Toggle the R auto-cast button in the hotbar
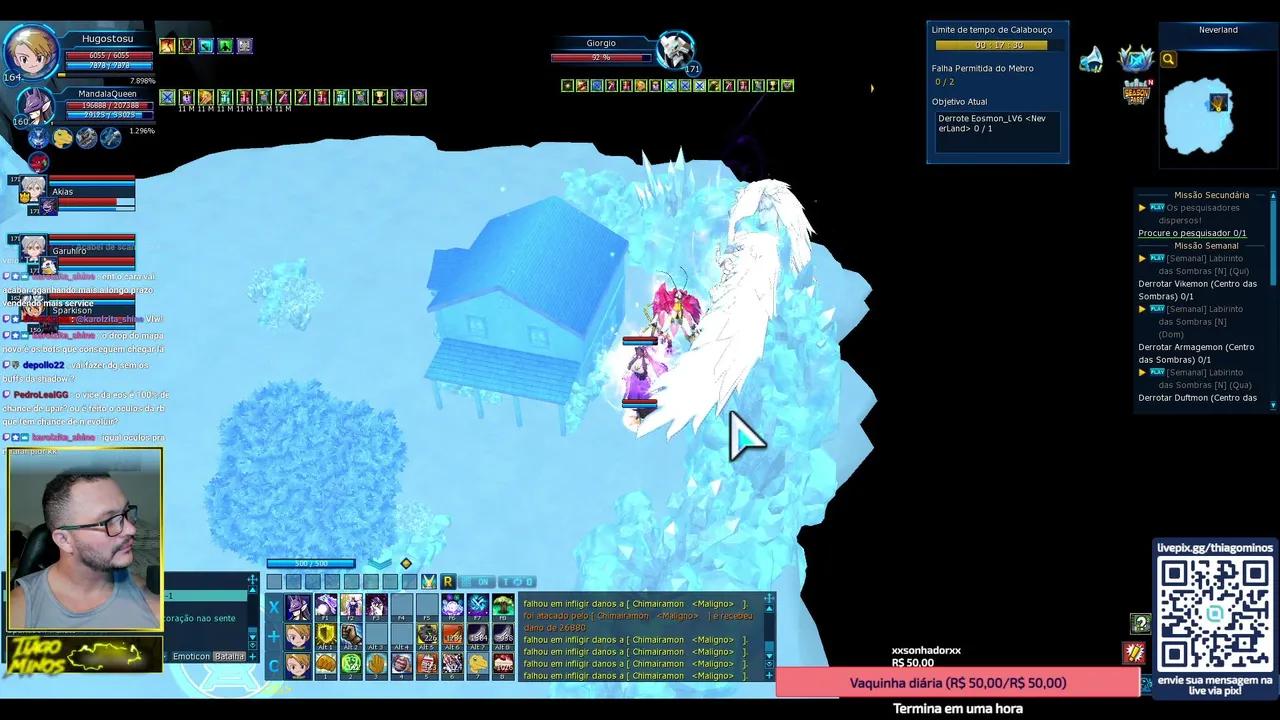 pos(447,582)
